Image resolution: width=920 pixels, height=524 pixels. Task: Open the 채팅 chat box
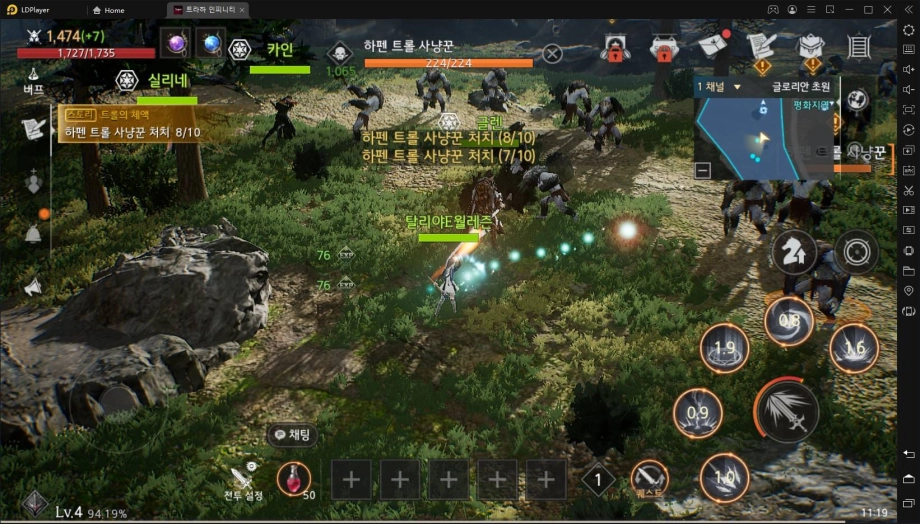click(292, 435)
